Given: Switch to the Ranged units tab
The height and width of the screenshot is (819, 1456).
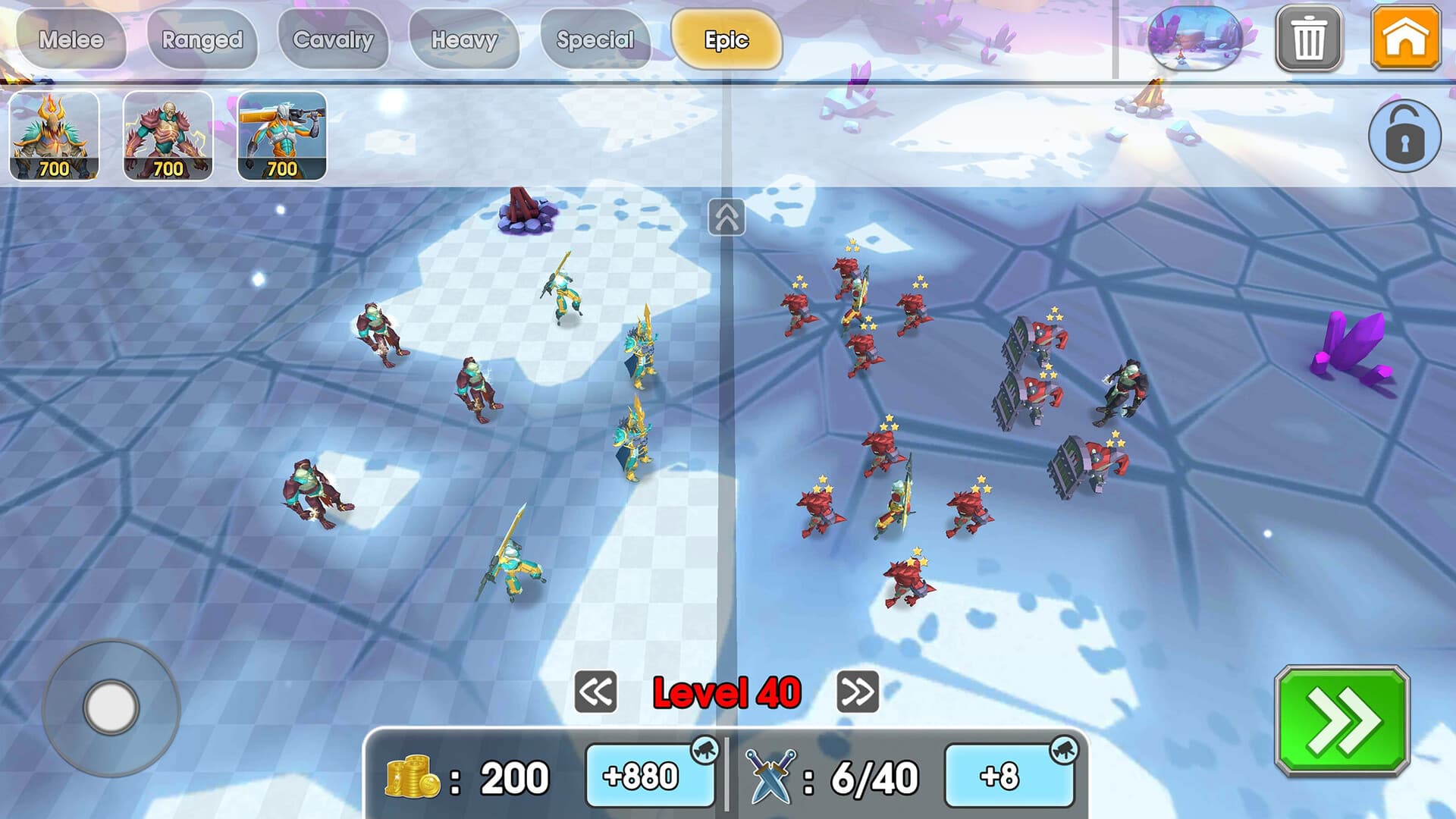Looking at the screenshot, I should pyautogui.click(x=203, y=39).
